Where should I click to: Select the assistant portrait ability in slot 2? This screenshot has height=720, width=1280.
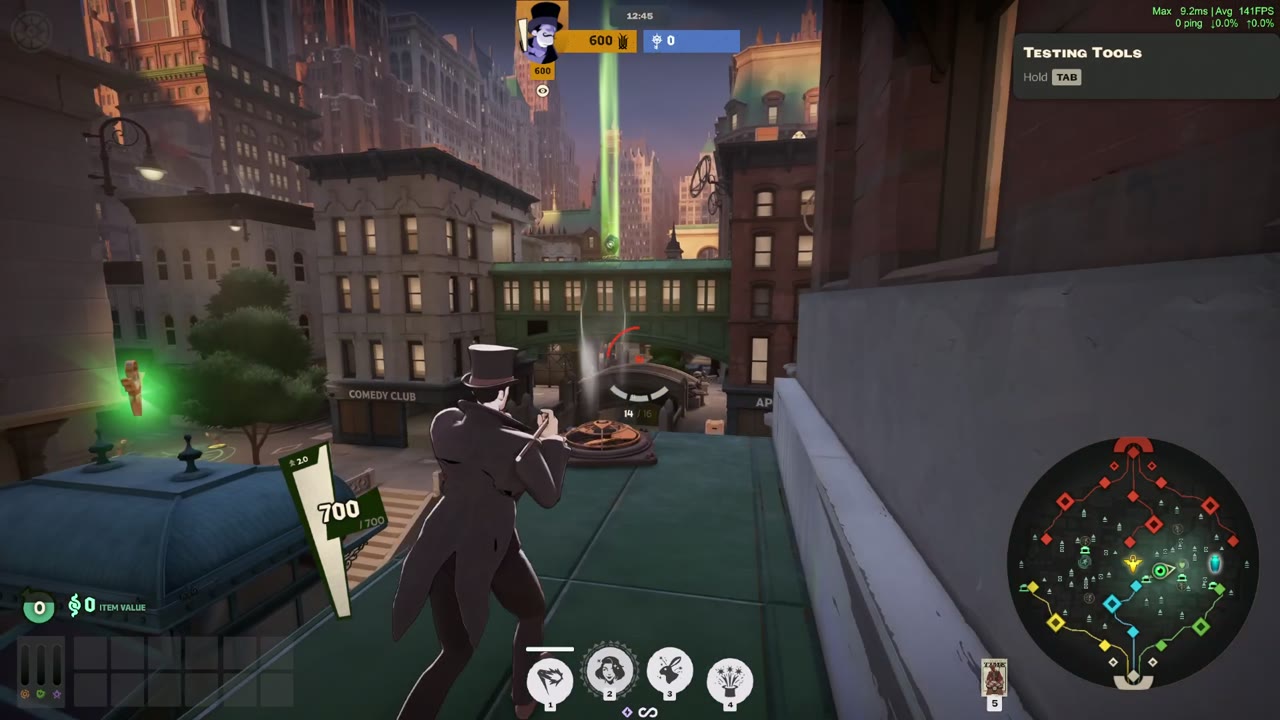tap(611, 672)
